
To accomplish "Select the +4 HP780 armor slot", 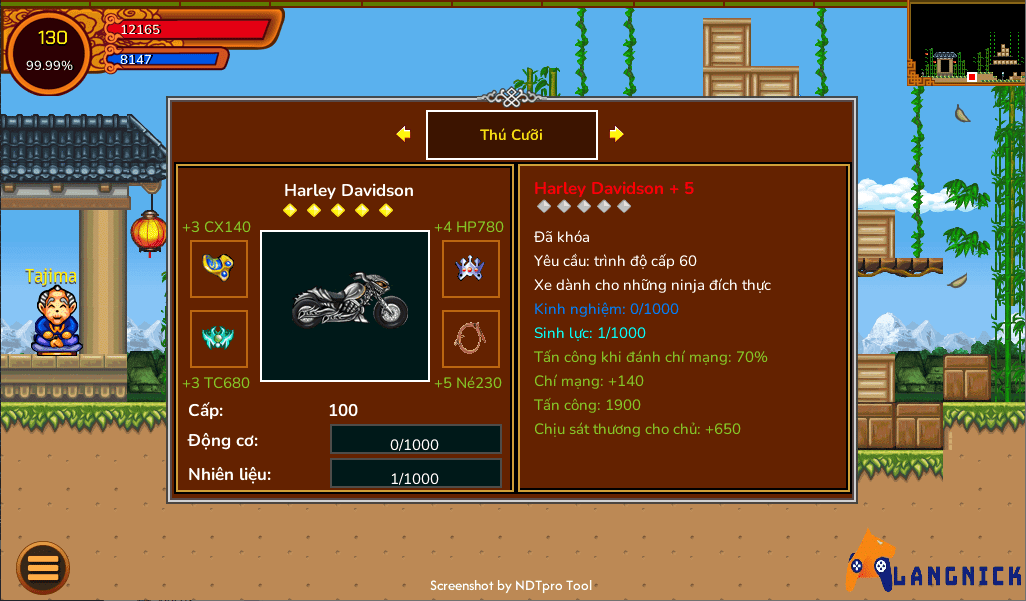I will 471,268.
